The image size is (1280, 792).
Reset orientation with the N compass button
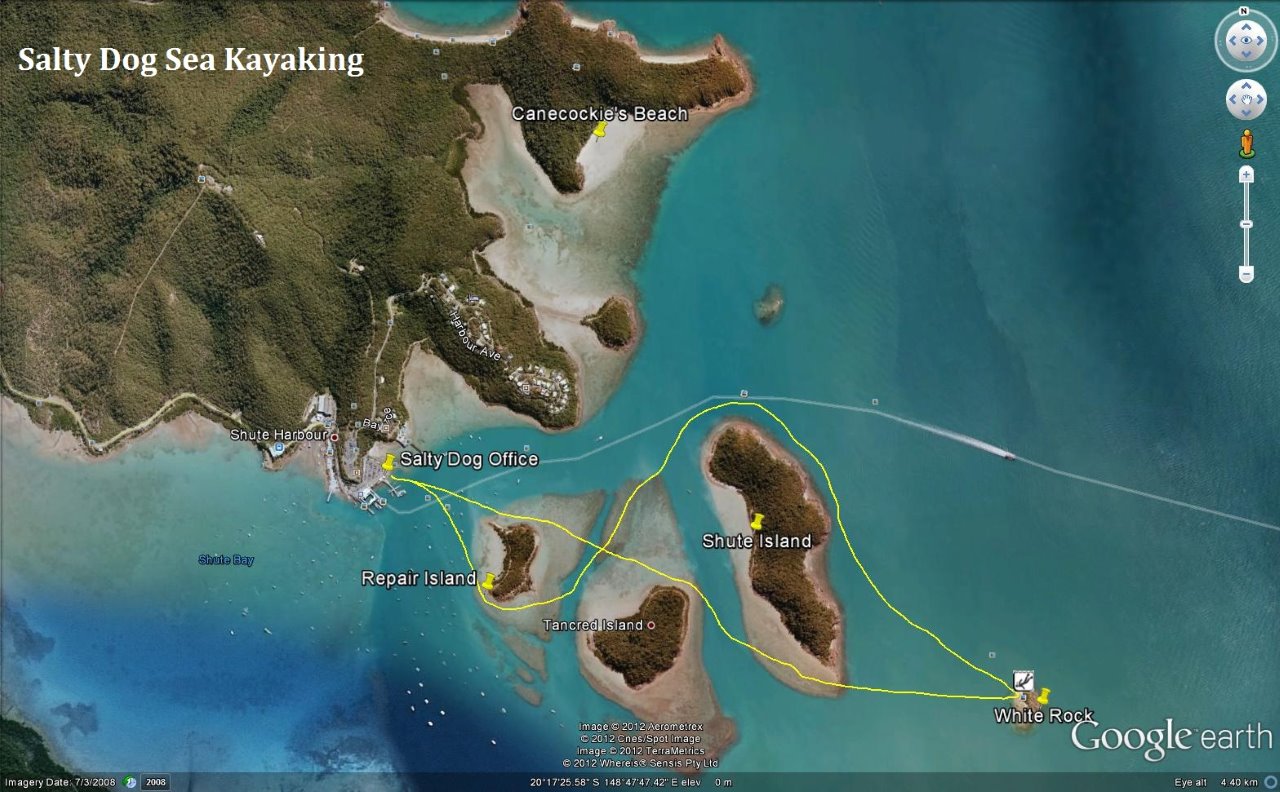pyautogui.click(x=1243, y=10)
